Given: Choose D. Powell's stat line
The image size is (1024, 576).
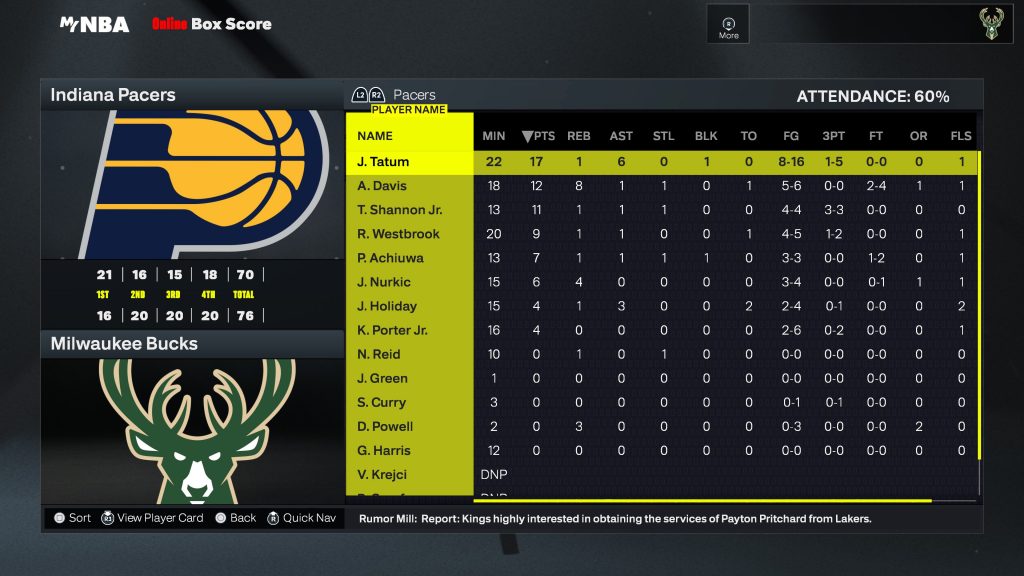Looking at the screenshot, I should [383, 426].
